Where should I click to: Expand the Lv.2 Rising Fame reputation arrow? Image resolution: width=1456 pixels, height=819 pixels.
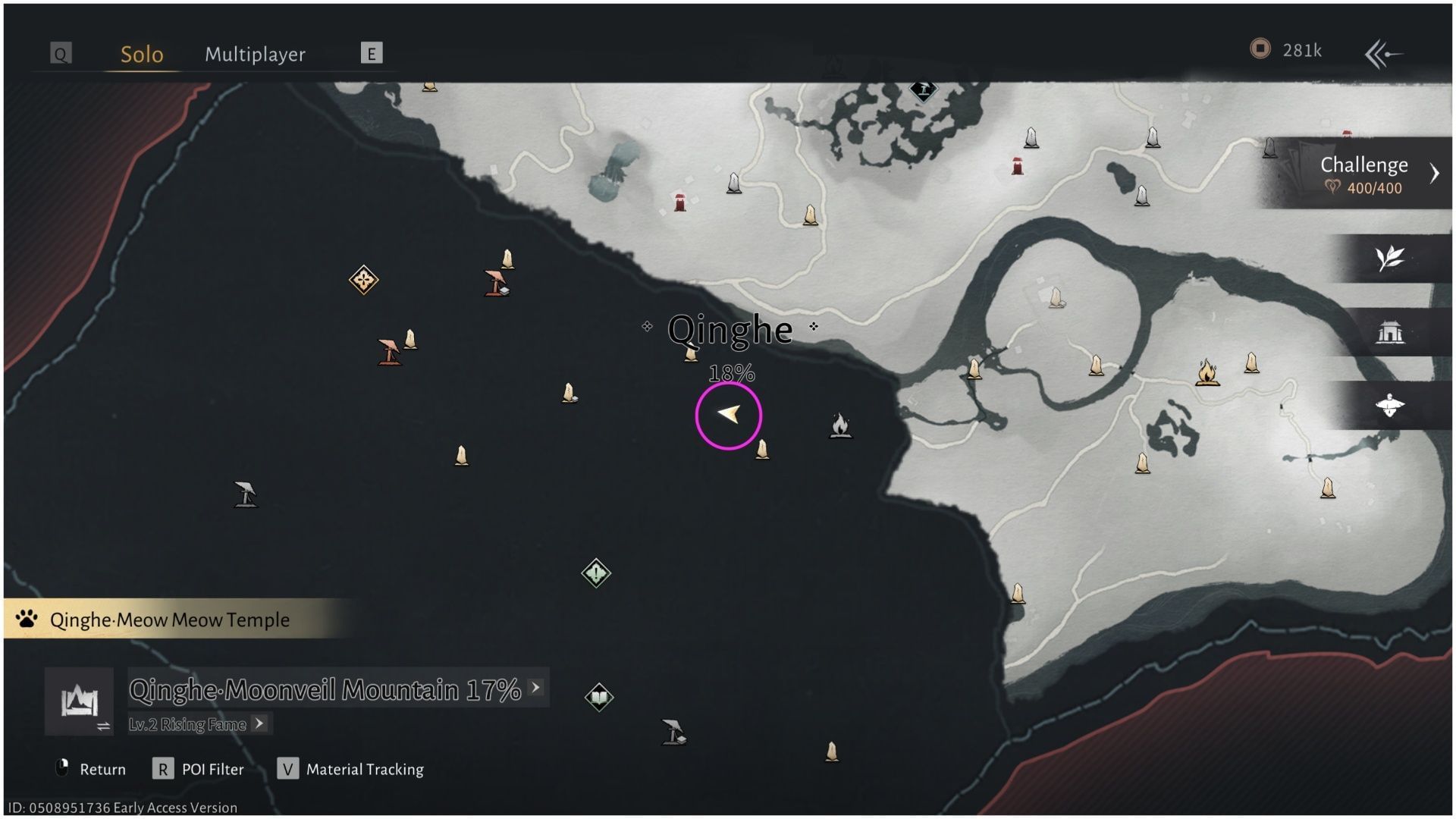261,724
